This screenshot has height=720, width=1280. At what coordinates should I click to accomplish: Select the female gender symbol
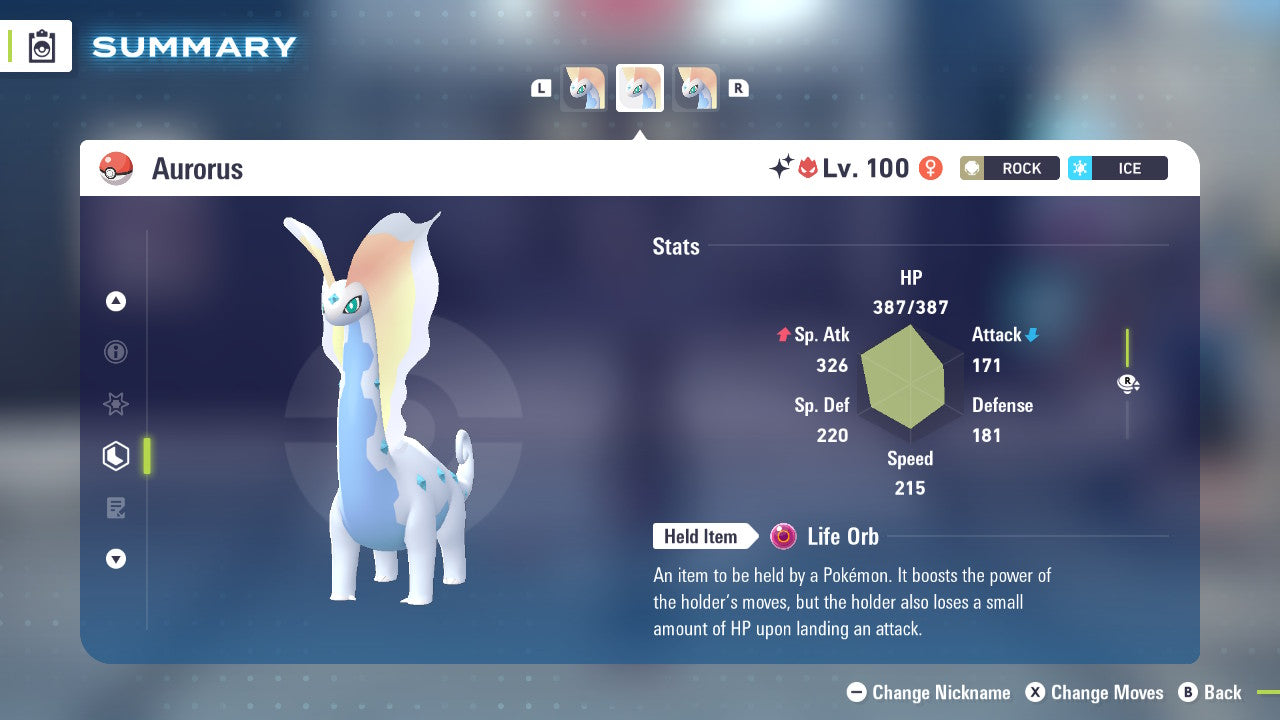931,168
